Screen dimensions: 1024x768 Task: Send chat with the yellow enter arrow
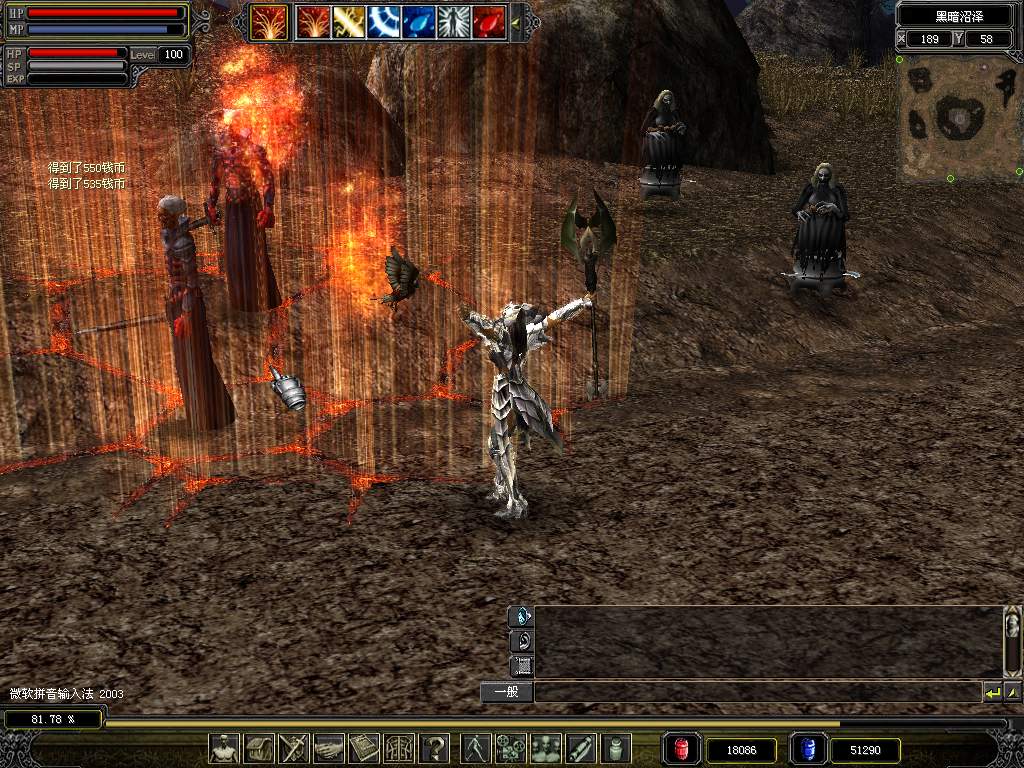click(992, 692)
